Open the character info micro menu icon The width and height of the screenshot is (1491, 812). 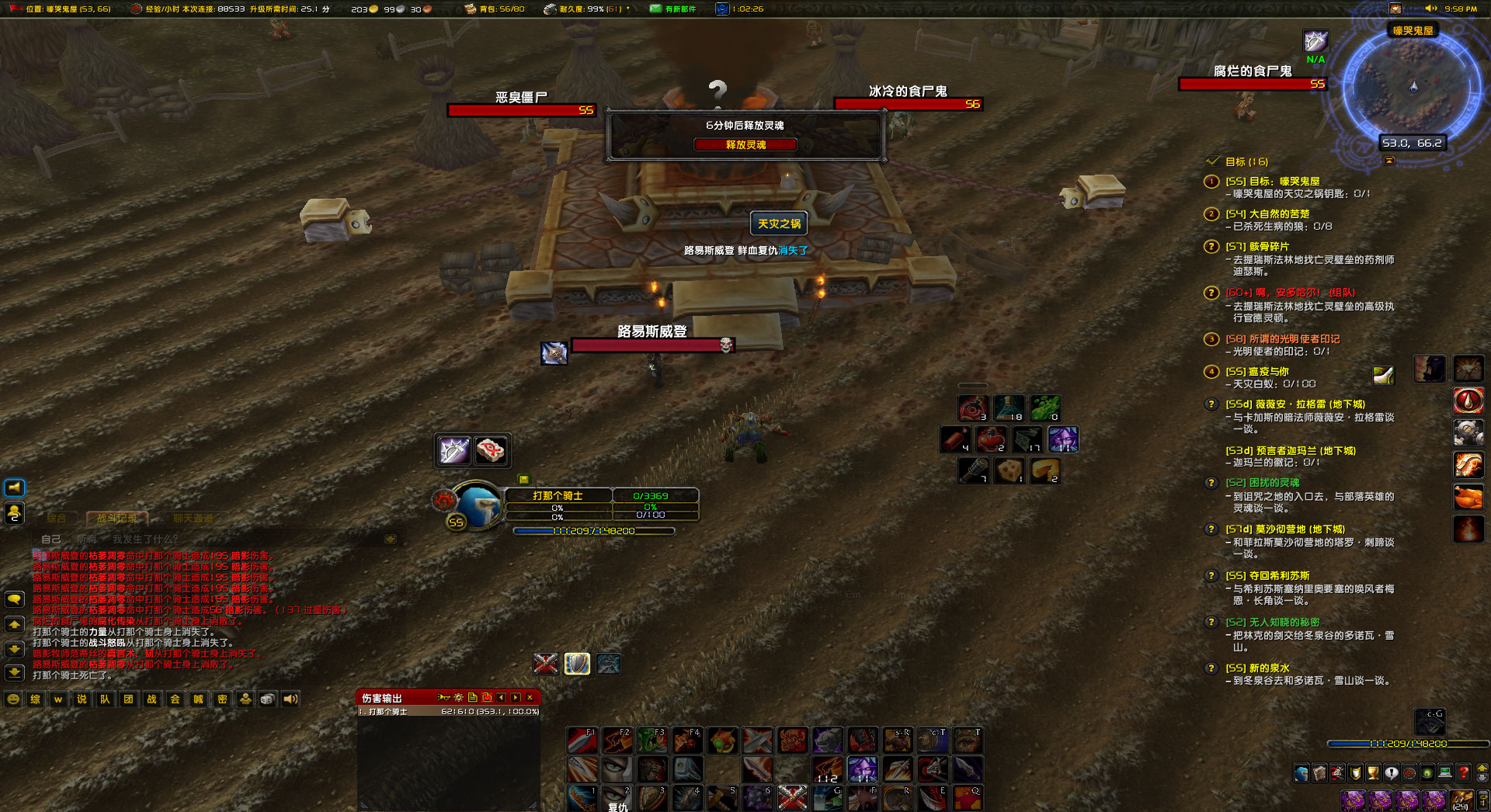(1301, 772)
